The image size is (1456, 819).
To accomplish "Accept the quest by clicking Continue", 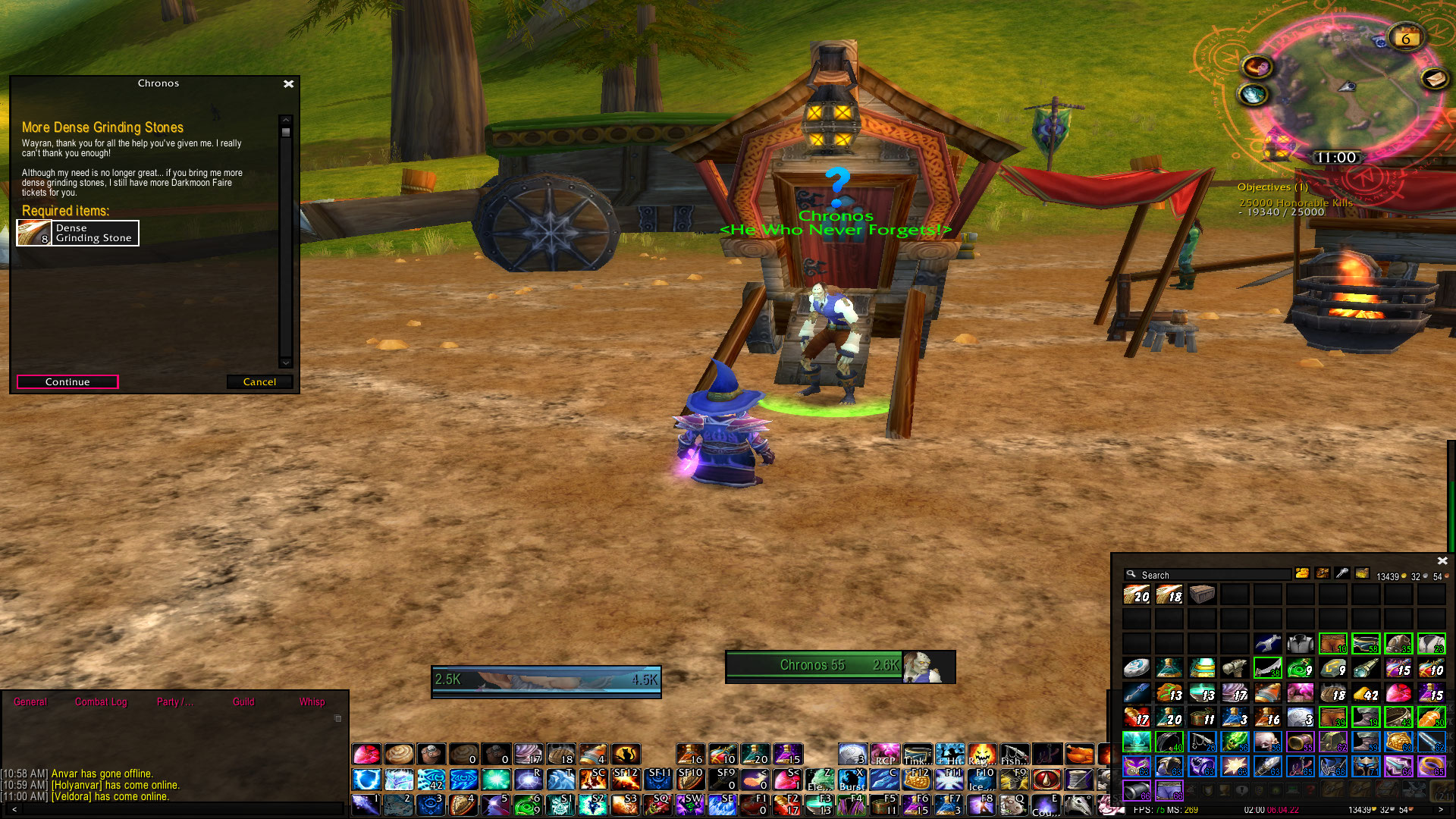I will pyautogui.click(x=67, y=382).
